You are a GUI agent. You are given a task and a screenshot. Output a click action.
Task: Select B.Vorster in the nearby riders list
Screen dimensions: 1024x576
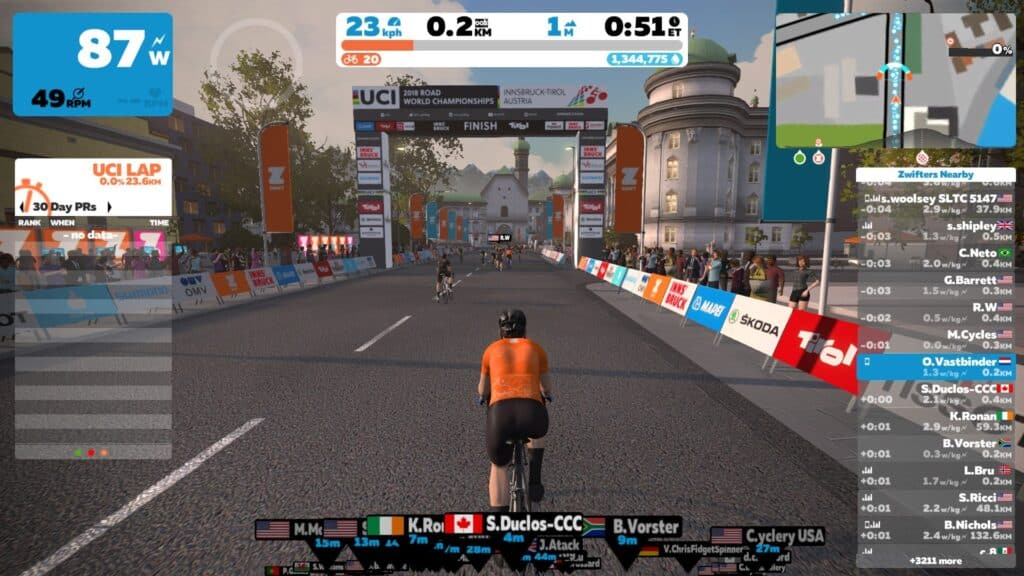[x=936, y=447]
